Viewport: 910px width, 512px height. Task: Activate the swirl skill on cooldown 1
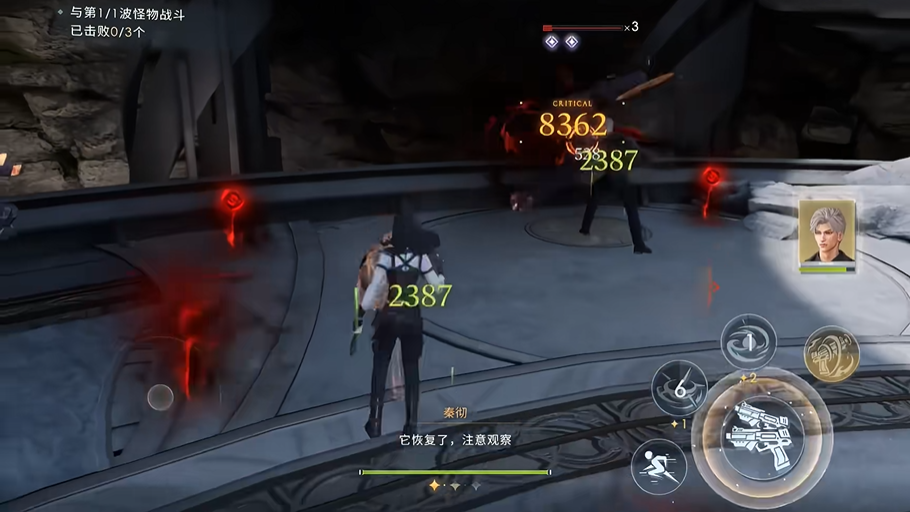coord(748,343)
